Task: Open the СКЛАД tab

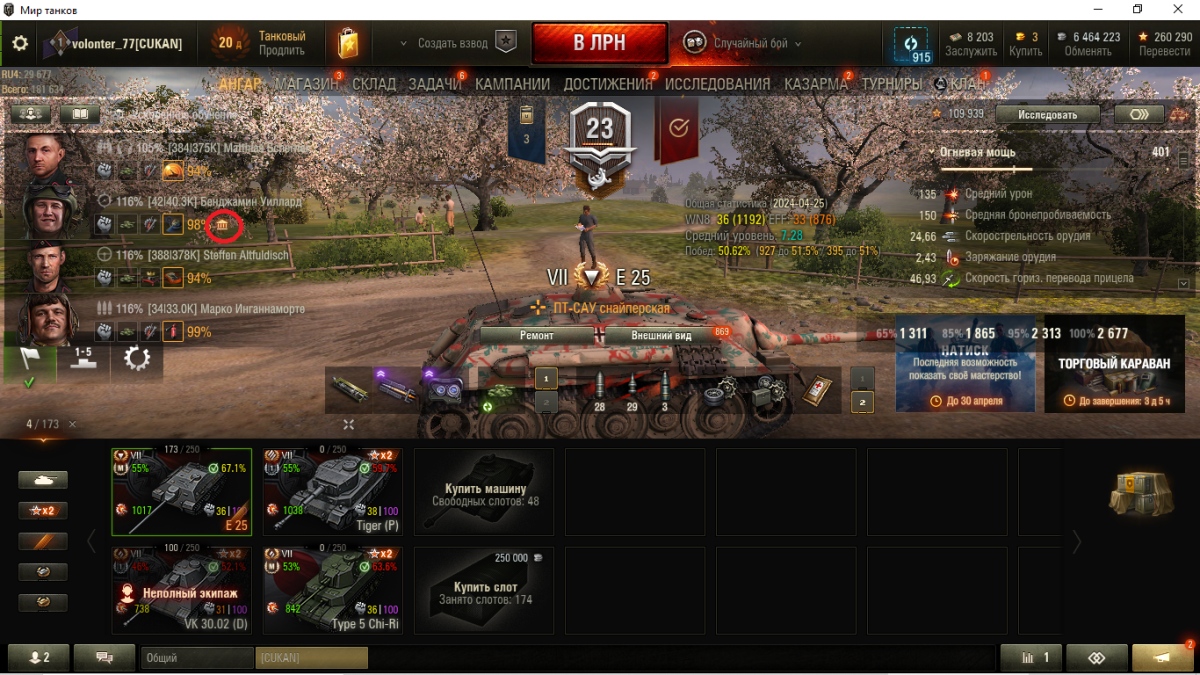Action: (374, 85)
